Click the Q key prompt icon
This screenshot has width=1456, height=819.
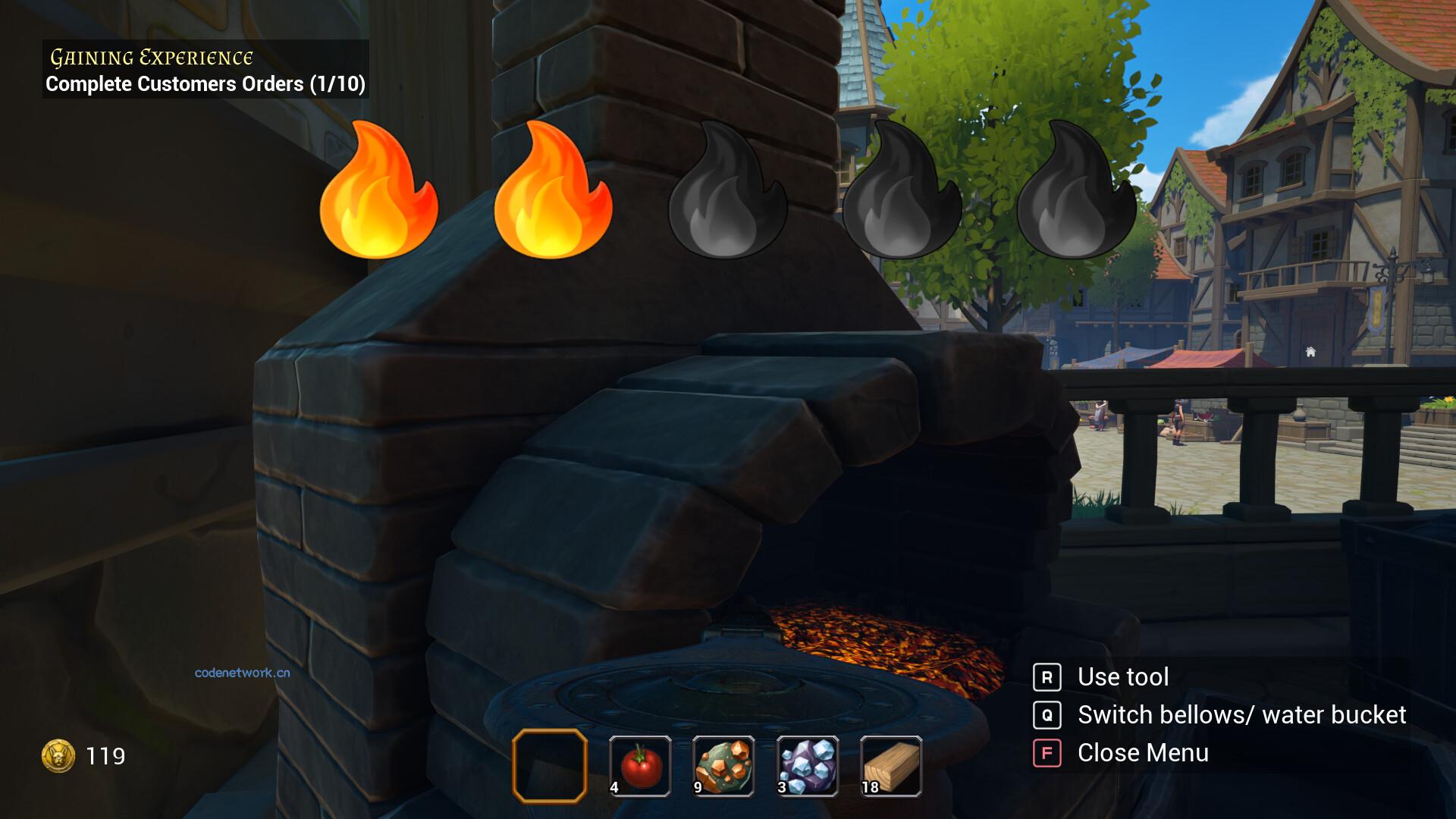(1049, 715)
